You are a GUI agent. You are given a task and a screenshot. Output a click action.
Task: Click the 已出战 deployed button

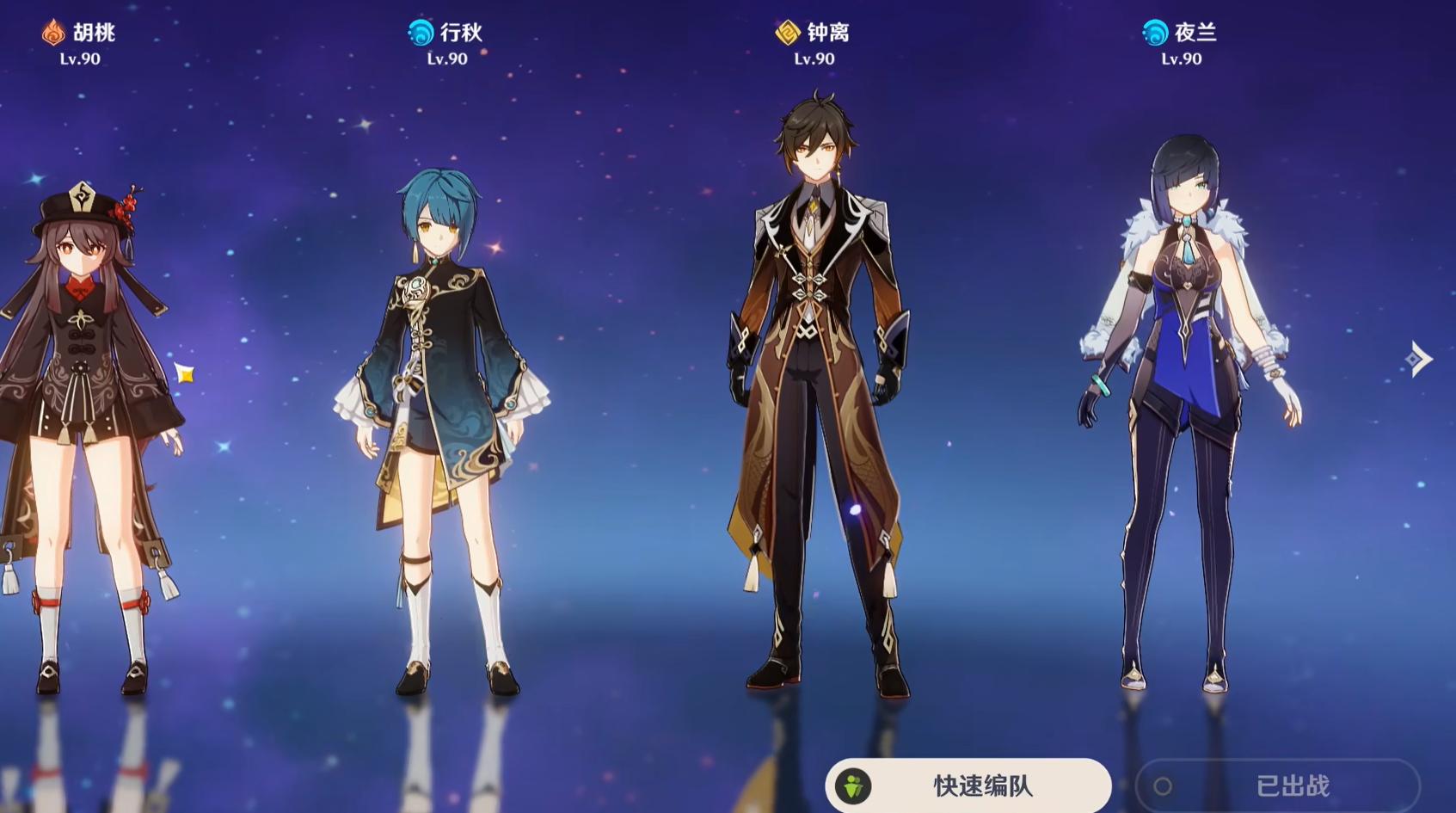[1277, 785]
